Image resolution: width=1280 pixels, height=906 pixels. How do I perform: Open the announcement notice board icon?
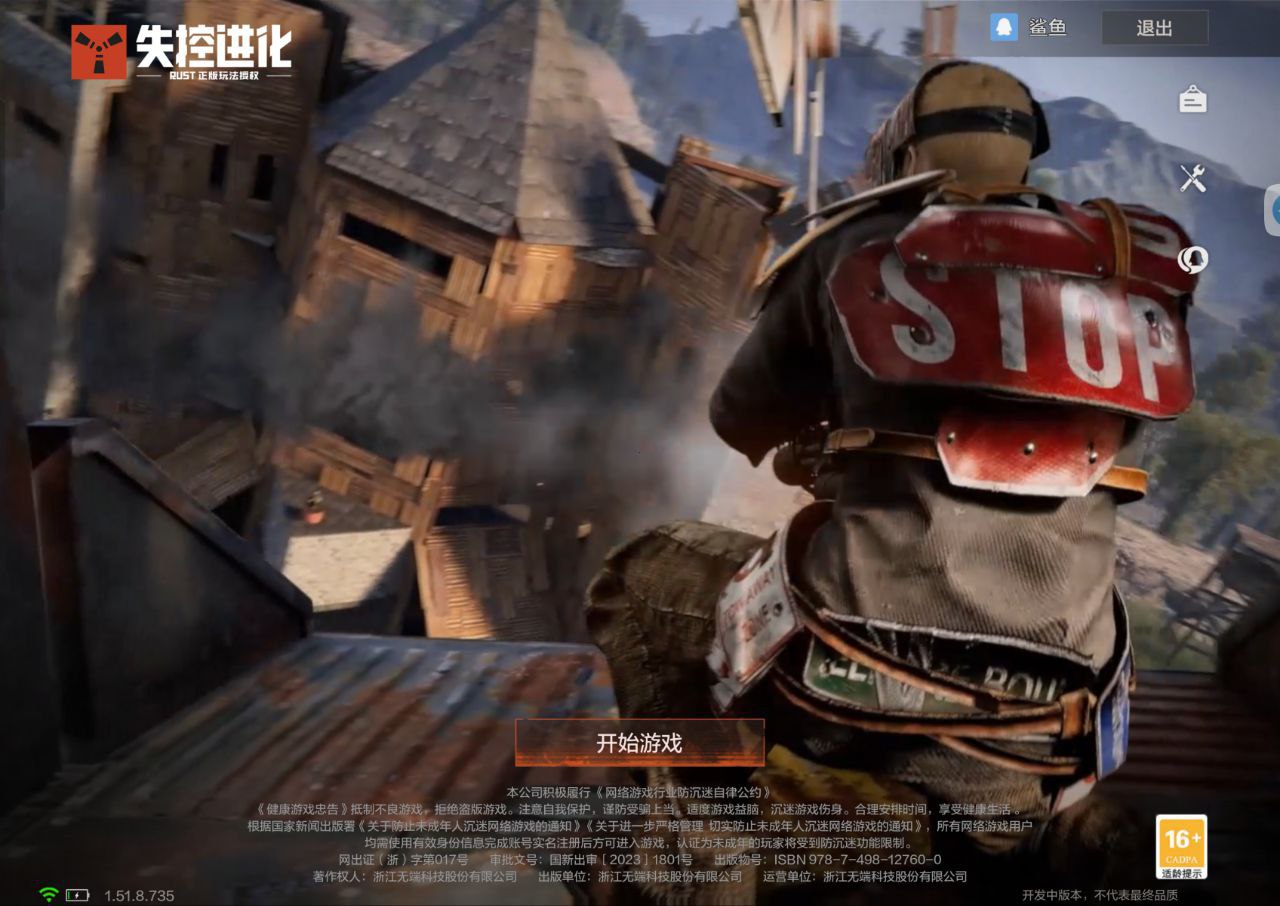pyautogui.click(x=1193, y=99)
